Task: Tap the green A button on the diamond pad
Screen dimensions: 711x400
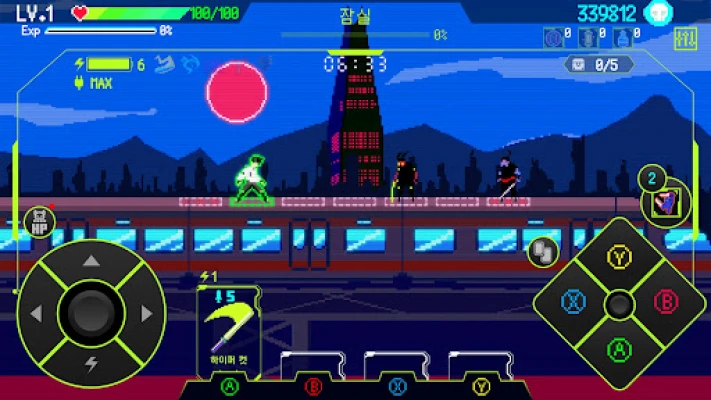Action: [620, 348]
